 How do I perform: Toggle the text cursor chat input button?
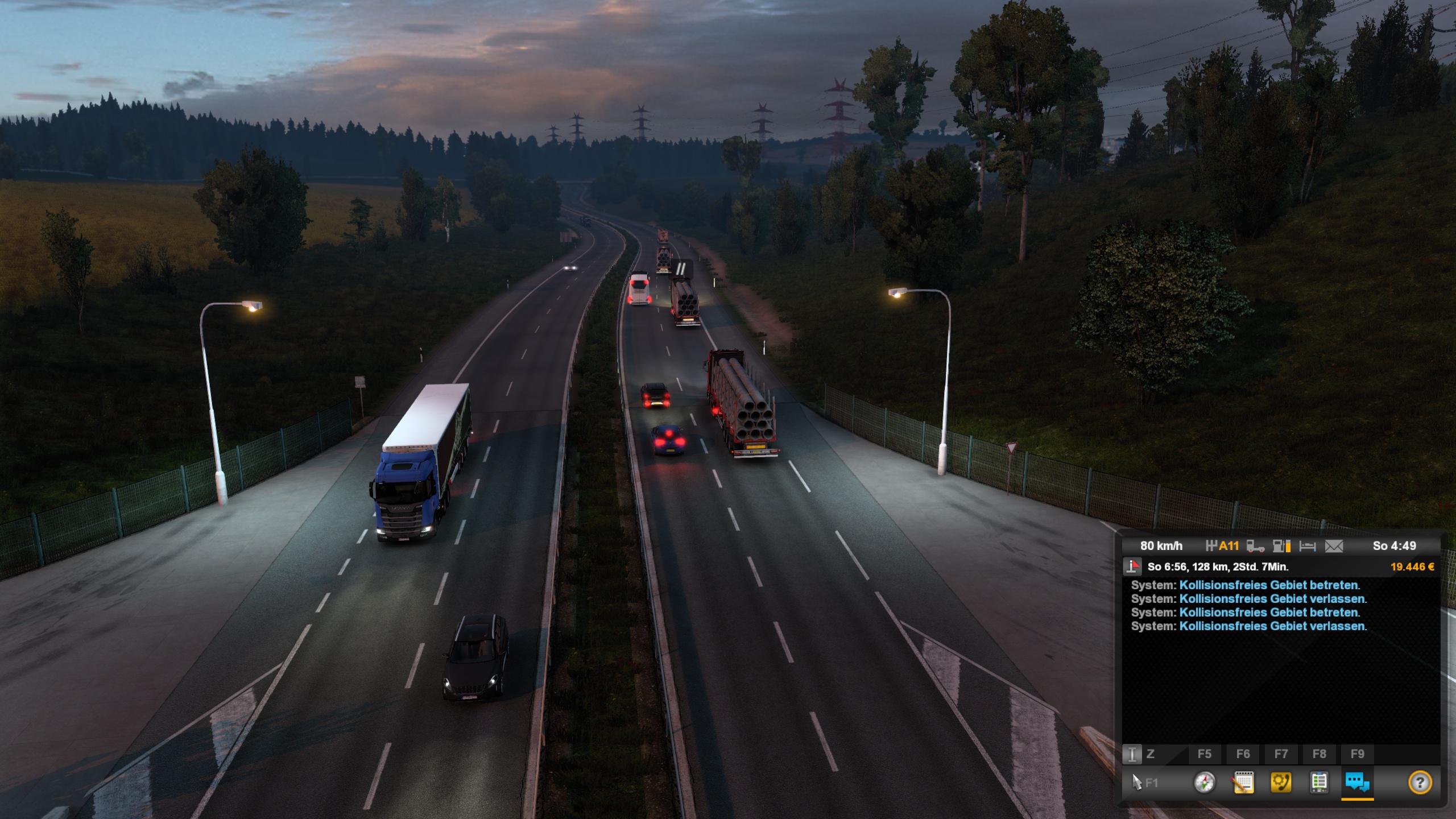(x=1132, y=754)
